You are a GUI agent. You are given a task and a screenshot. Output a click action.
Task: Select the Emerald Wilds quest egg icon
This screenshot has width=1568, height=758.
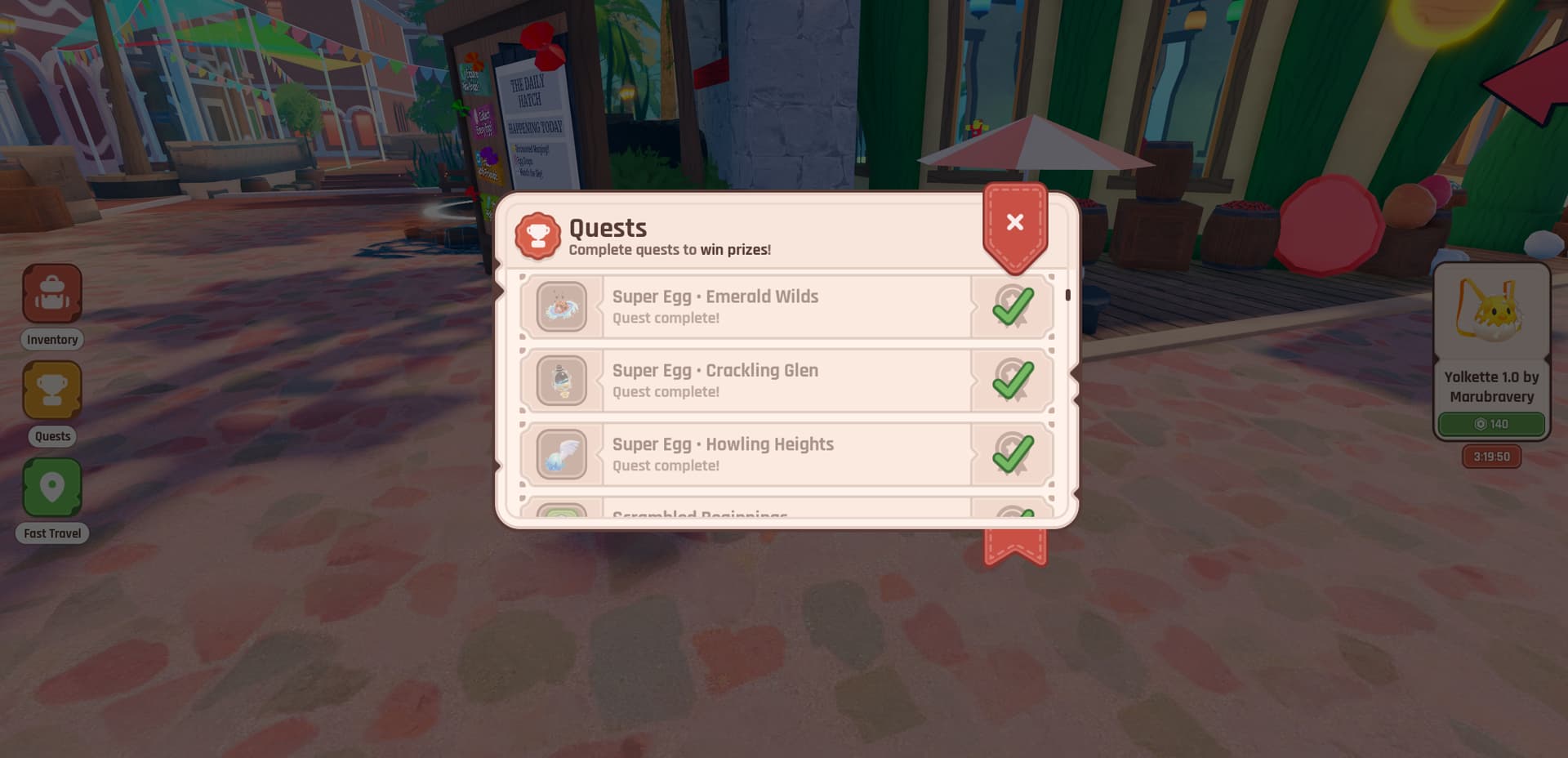561,307
